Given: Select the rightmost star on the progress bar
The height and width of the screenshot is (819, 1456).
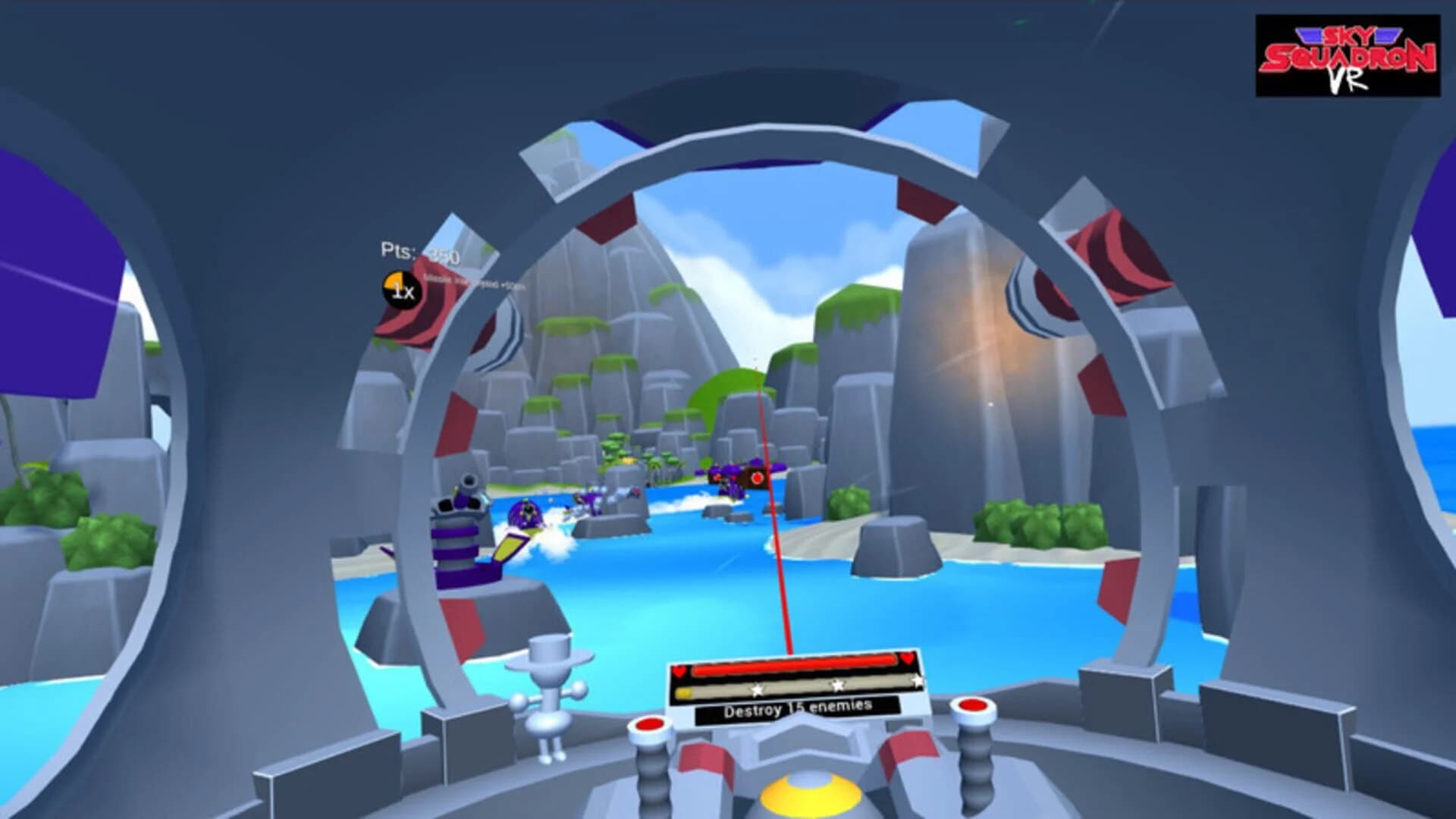Looking at the screenshot, I should (x=918, y=679).
